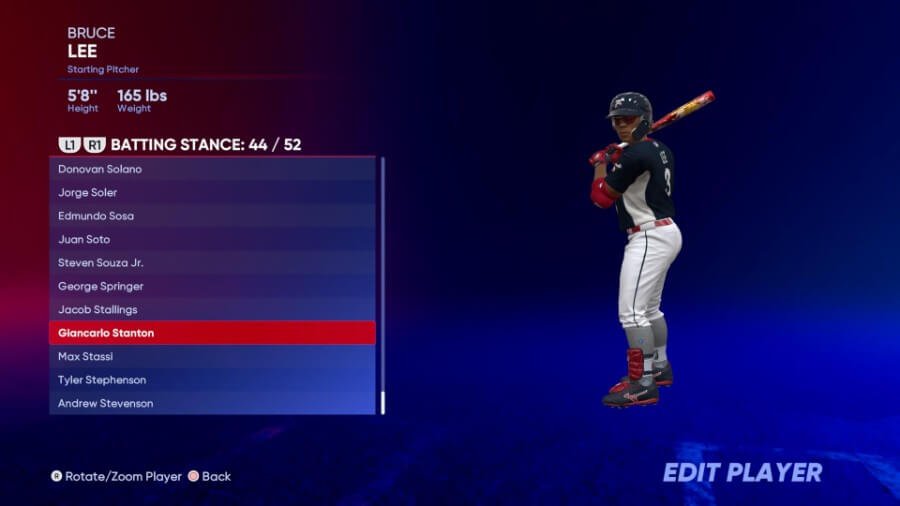The width and height of the screenshot is (900, 506).
Task: Click the batting stance list scrollbar
Action: click(x=383, y=285)
